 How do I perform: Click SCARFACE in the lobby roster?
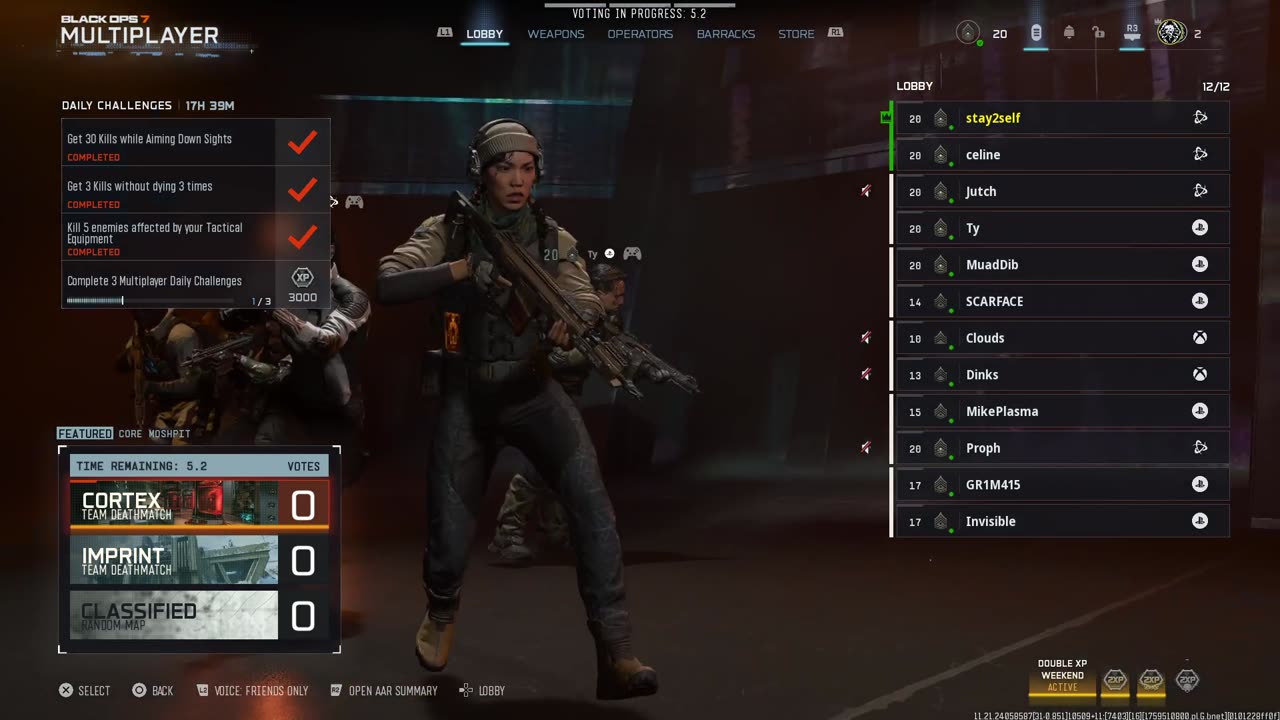point(1062,301)
